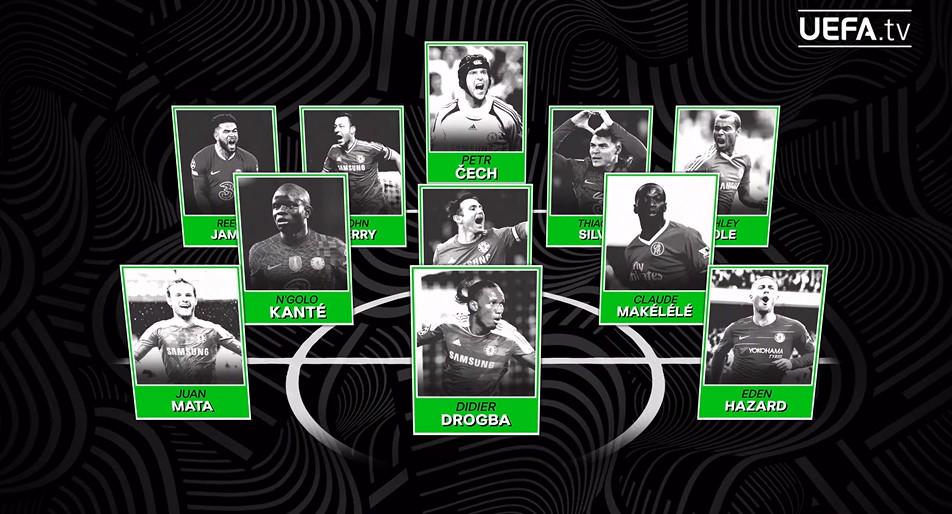952x514 pixels.
Task: Choose the Eden Hazard card
Action: pos(767,340)
